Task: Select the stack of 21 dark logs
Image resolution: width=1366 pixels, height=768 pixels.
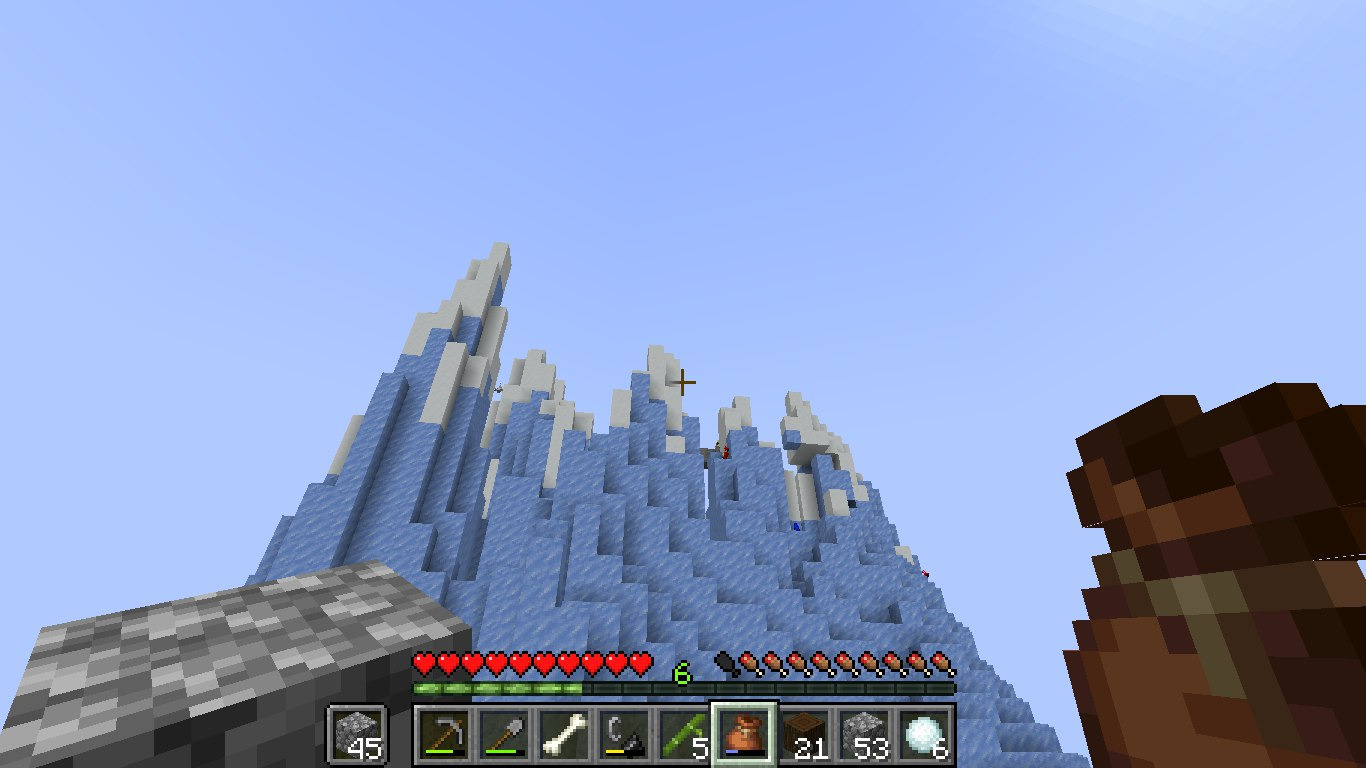Action: click(x=804, y=734)
